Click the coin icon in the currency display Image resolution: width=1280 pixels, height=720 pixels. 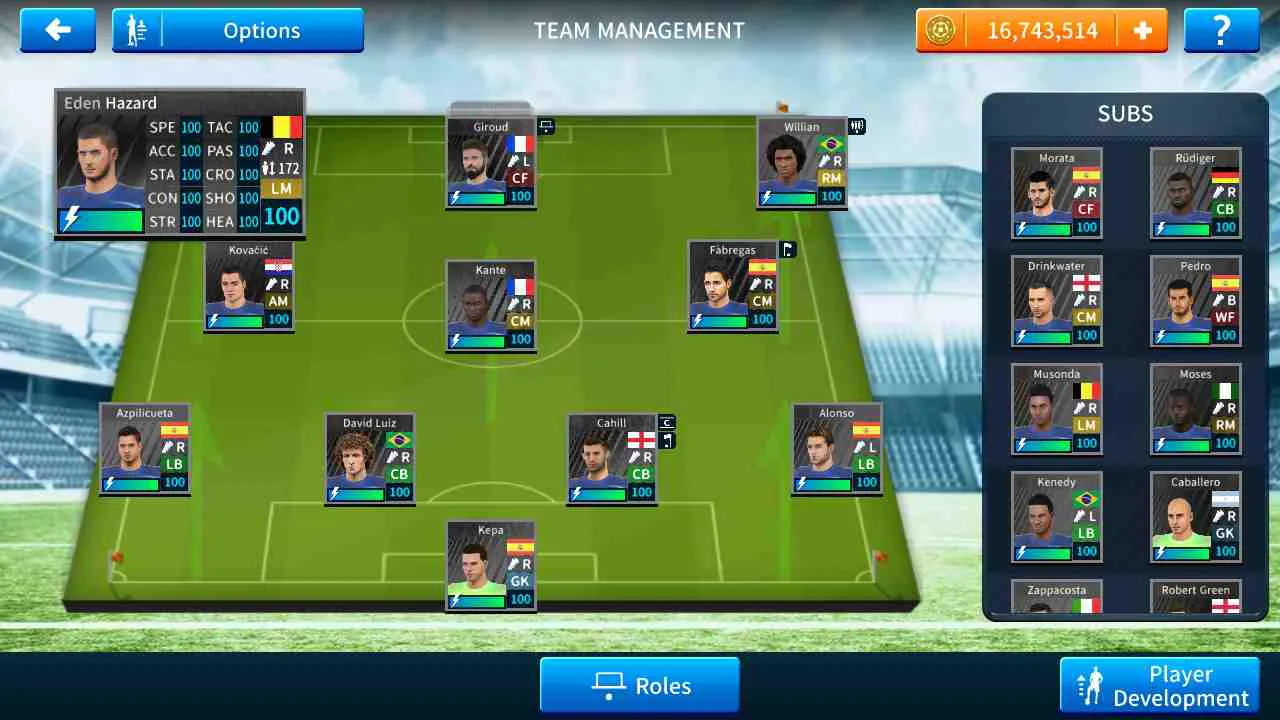(x=938, y=30)
